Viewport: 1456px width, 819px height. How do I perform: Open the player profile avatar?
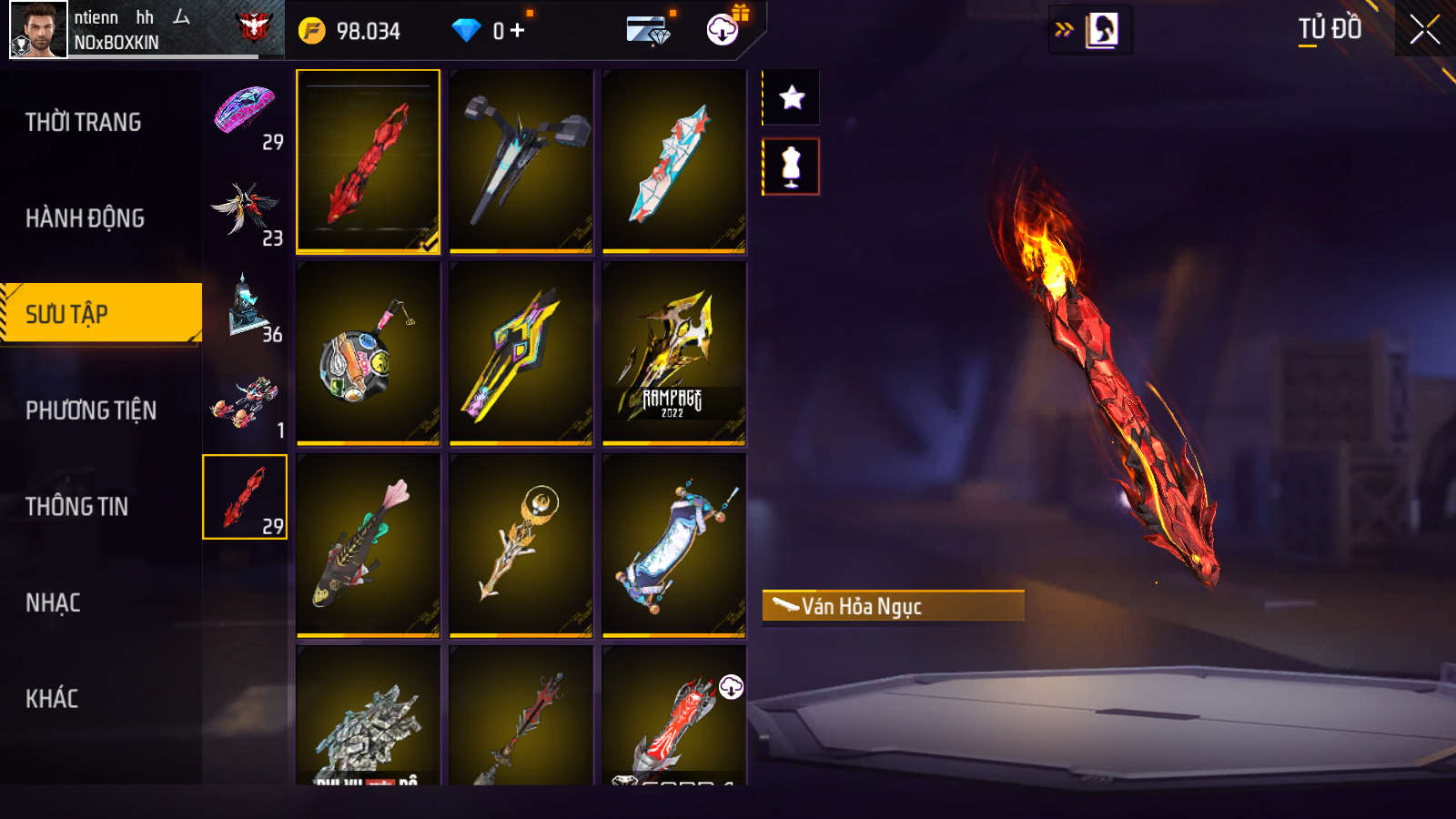(x=38, y=29)
